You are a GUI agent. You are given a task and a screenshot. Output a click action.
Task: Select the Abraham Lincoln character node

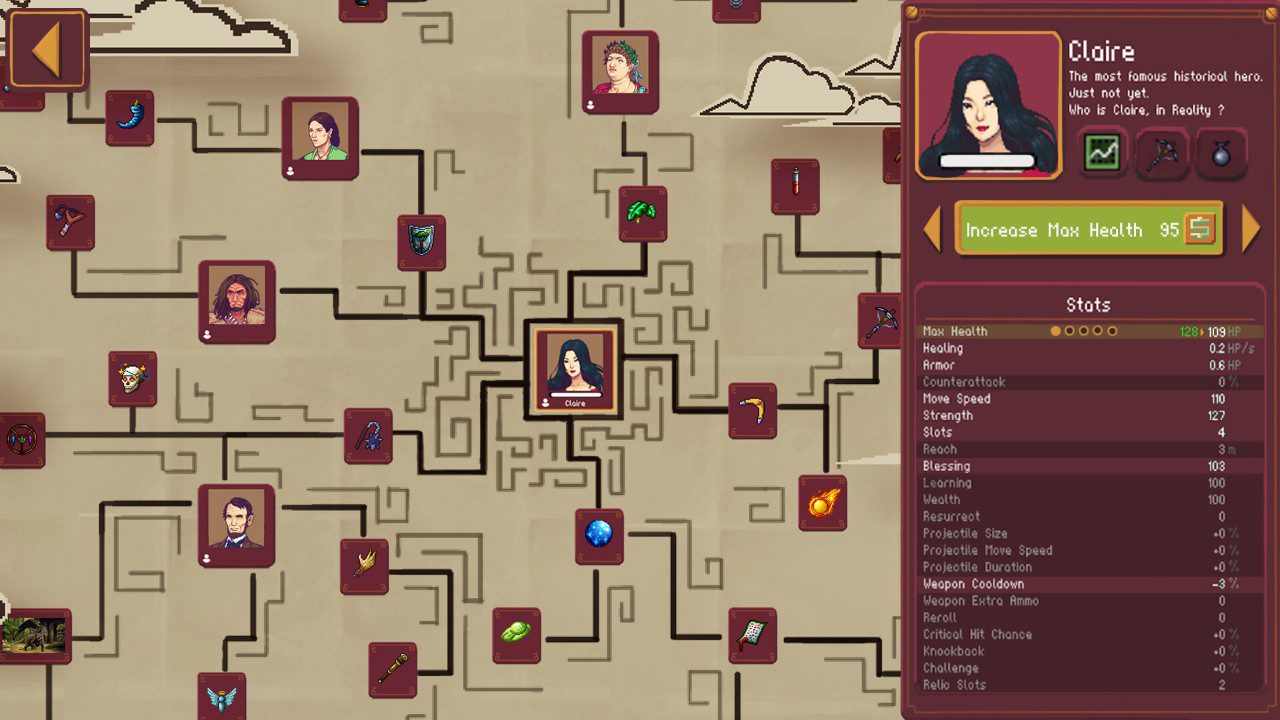pos(236,525)
